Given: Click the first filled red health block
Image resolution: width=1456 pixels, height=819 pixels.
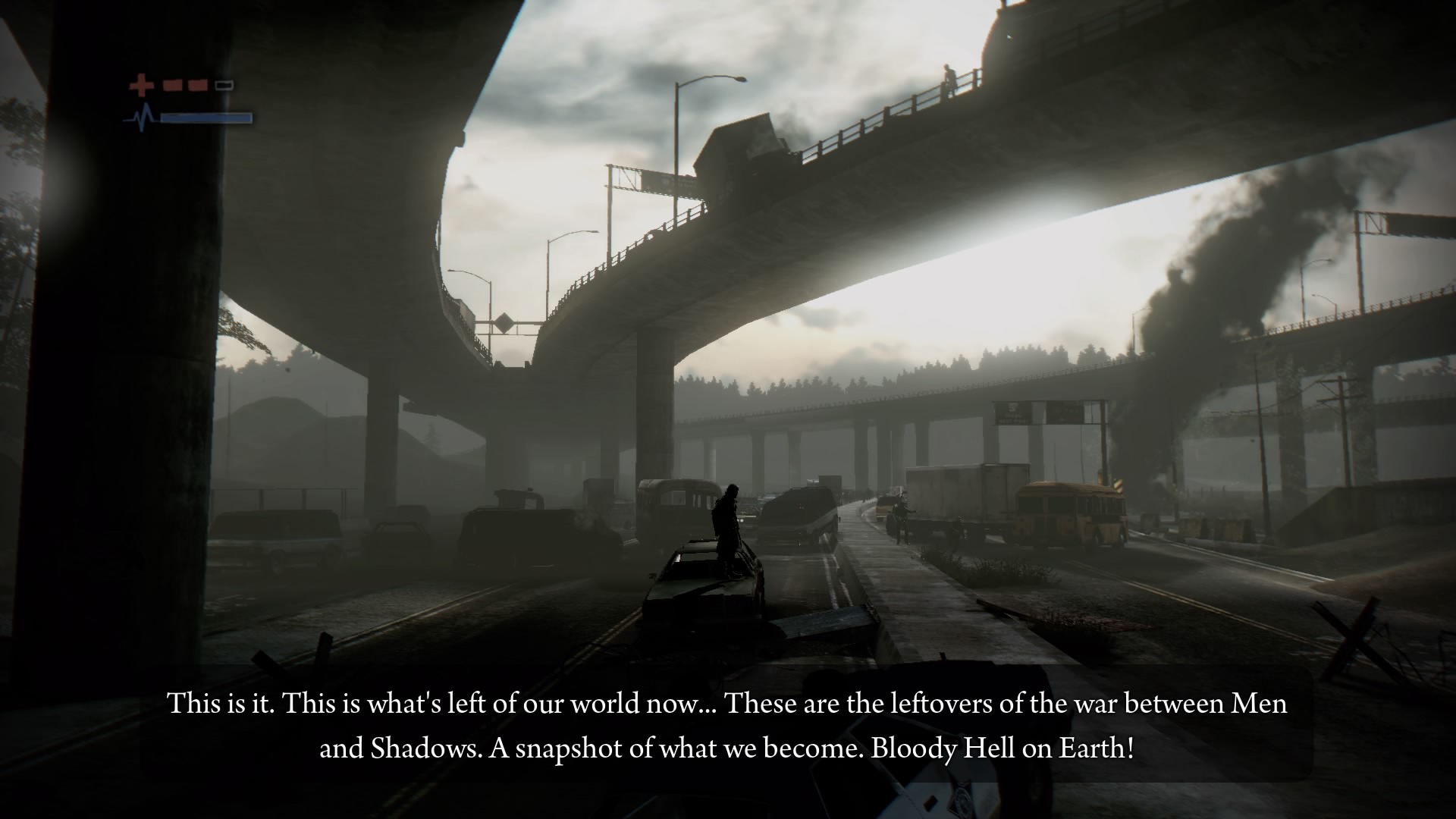Looking at the screenshot, I should coord(173,85).
